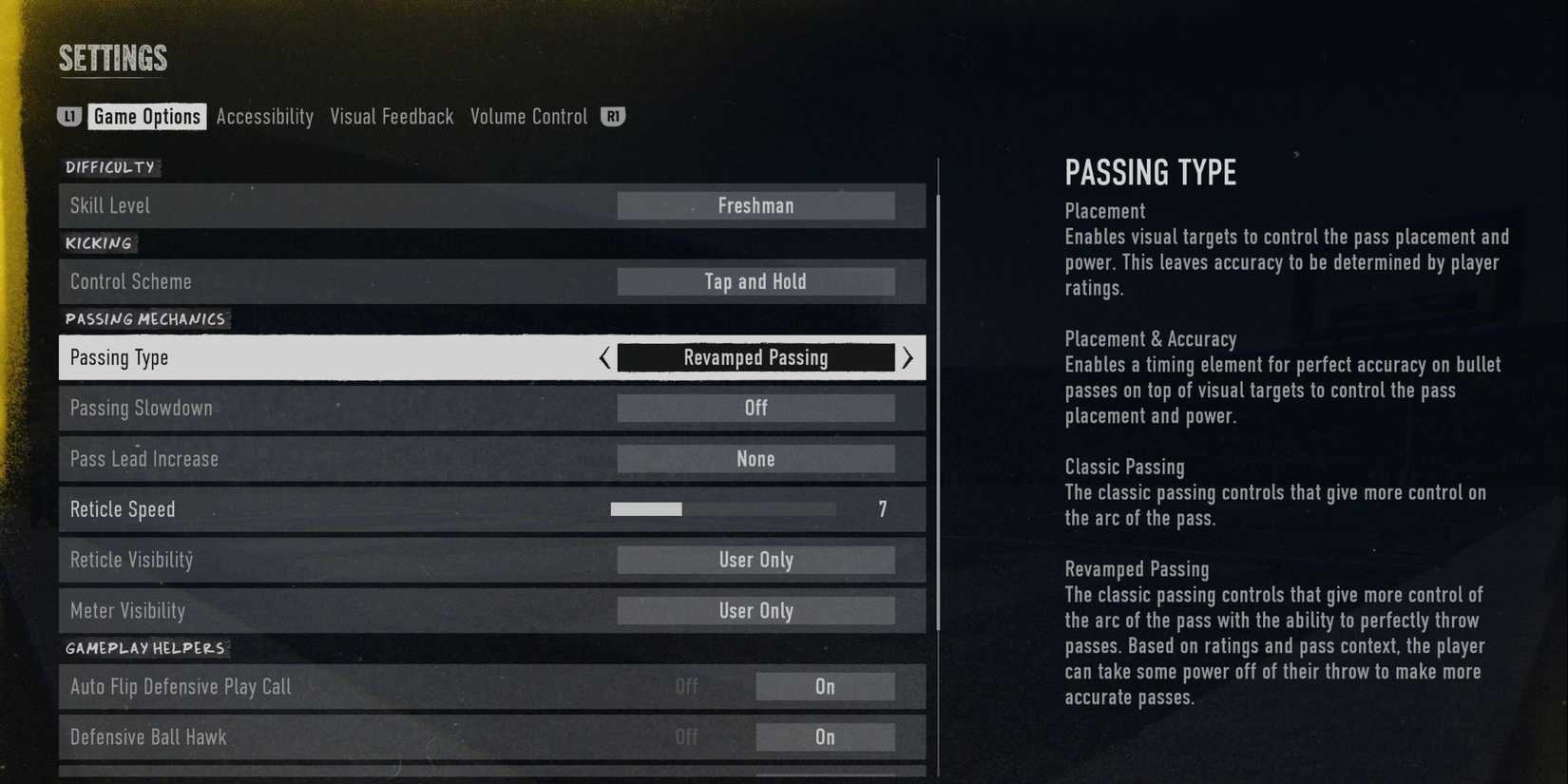Switch to the Game Options tab
The image size is (1568, 784).
pos(146,116)
